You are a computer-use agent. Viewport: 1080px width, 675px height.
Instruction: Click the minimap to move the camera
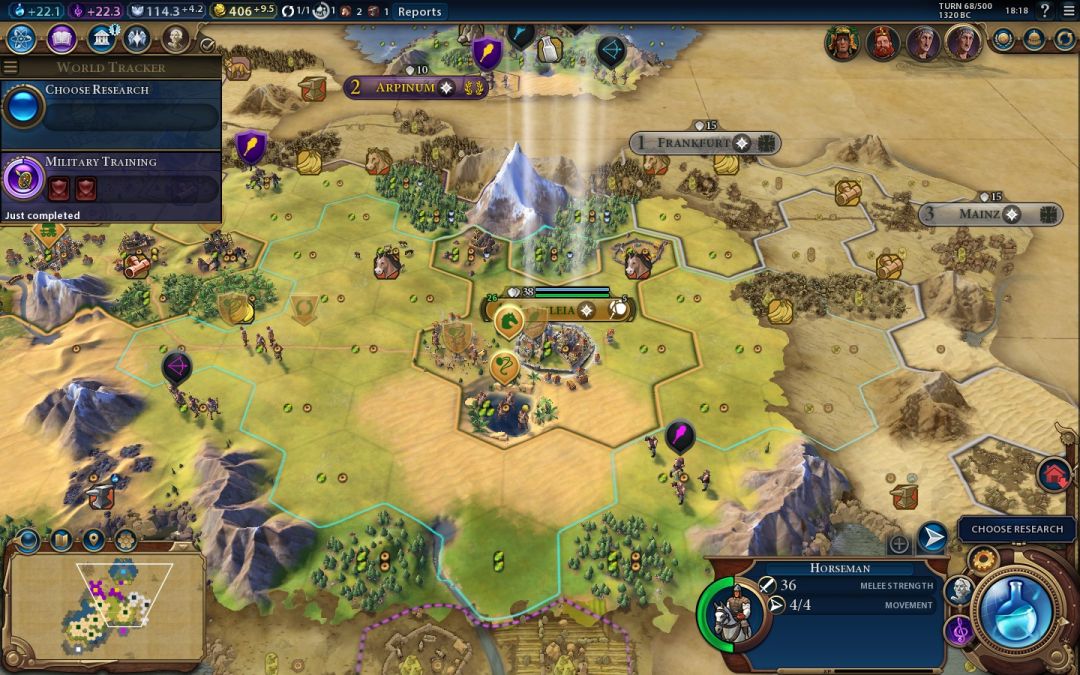pos(105,606)
